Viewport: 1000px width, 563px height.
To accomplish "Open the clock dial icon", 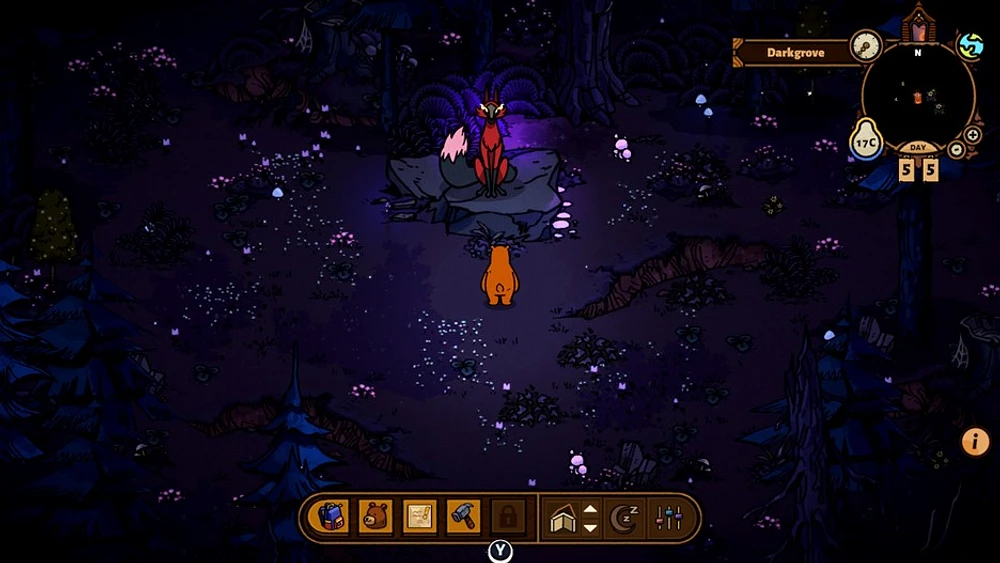I will [865, 45].
